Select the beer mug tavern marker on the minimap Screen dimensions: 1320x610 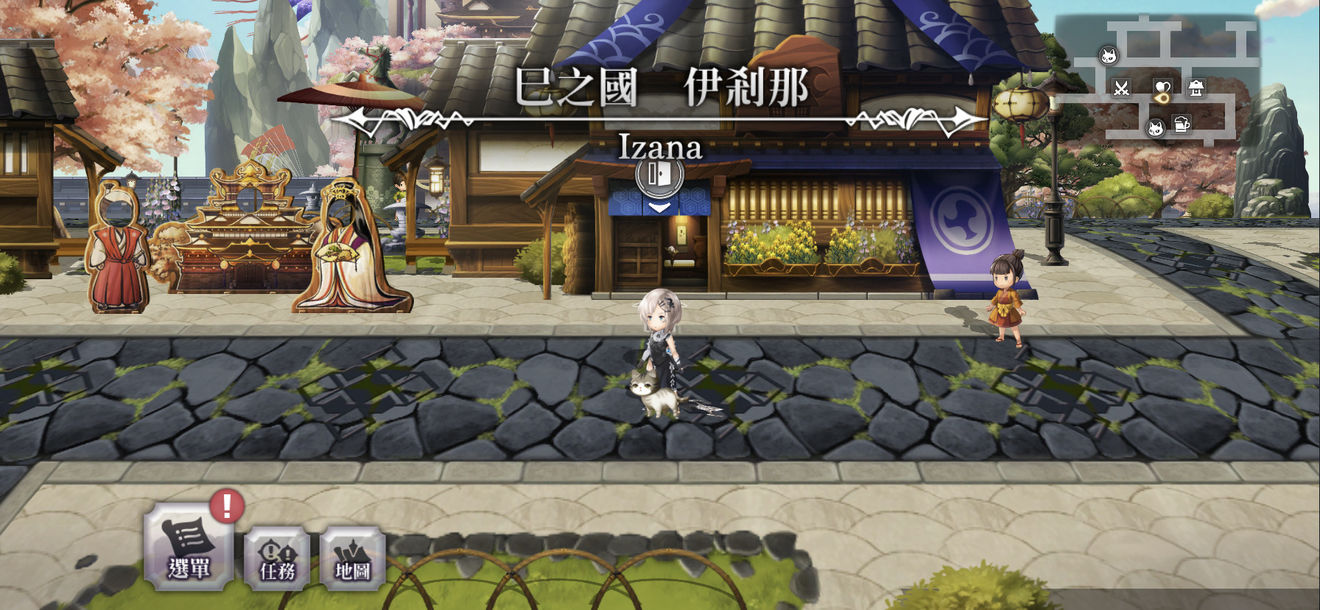1182,125
